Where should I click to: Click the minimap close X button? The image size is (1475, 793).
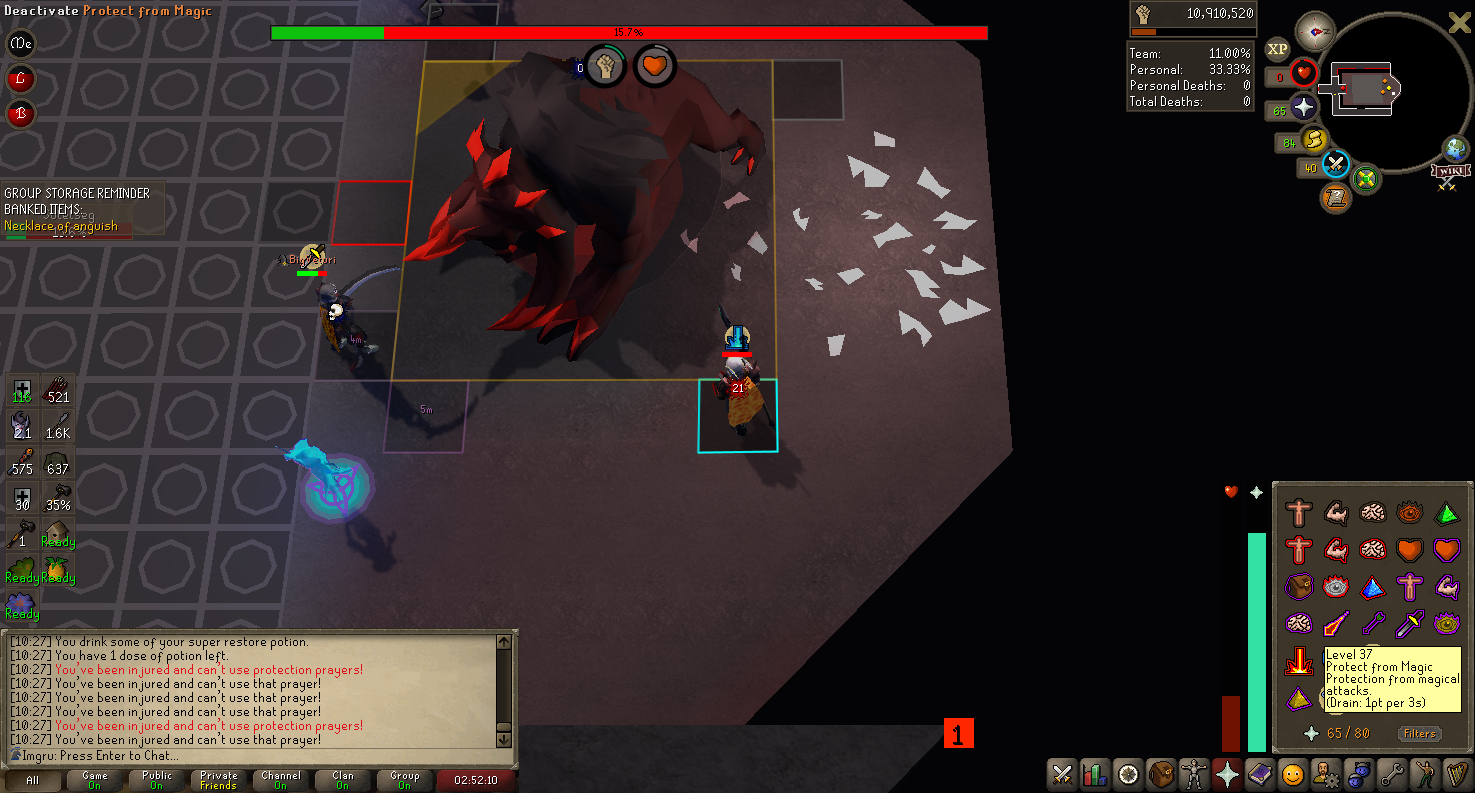coord(1459,23)
